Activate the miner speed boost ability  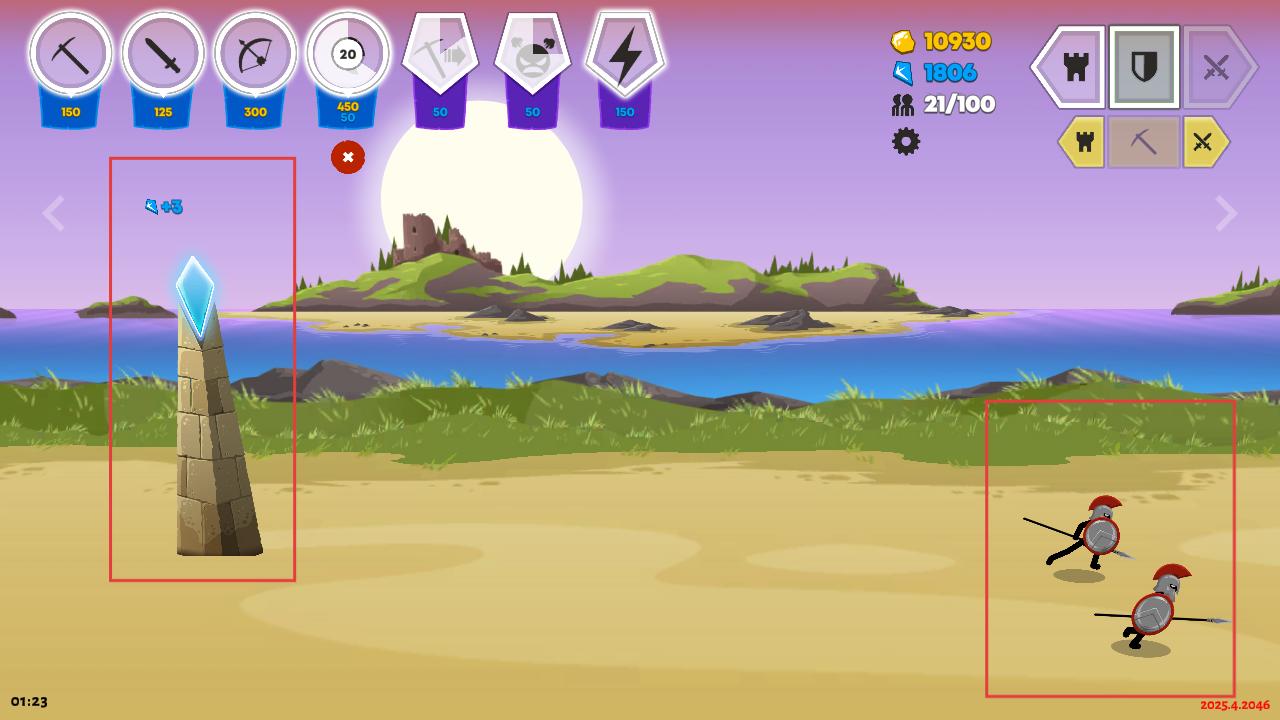440,55
